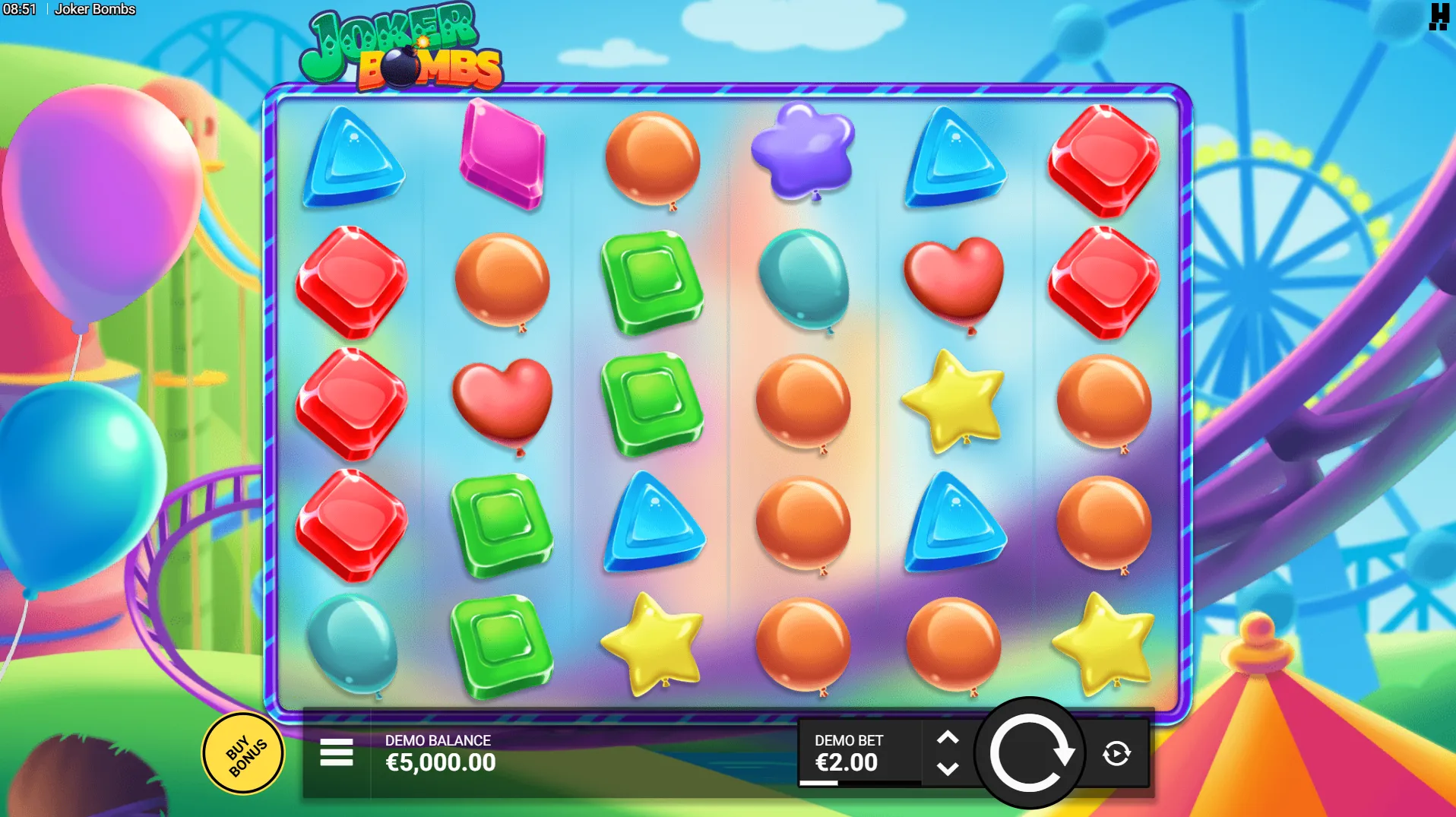Screen dimensions: 1456x817
Task: Open the Buy Bonus menu
Action: point(244,754)
